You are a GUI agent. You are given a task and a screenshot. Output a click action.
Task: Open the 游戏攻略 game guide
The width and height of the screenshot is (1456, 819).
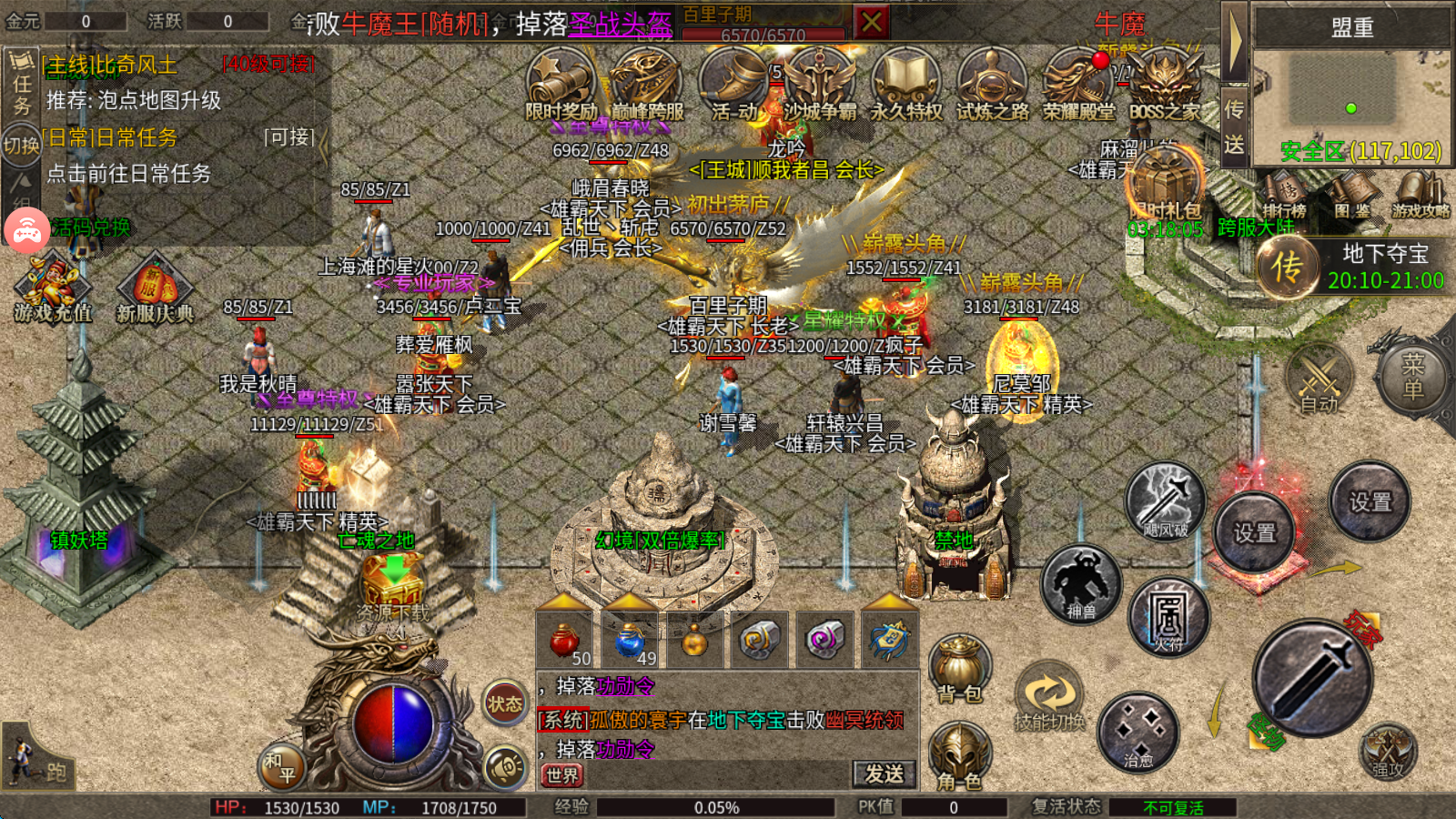click(x=1420, y=196)
